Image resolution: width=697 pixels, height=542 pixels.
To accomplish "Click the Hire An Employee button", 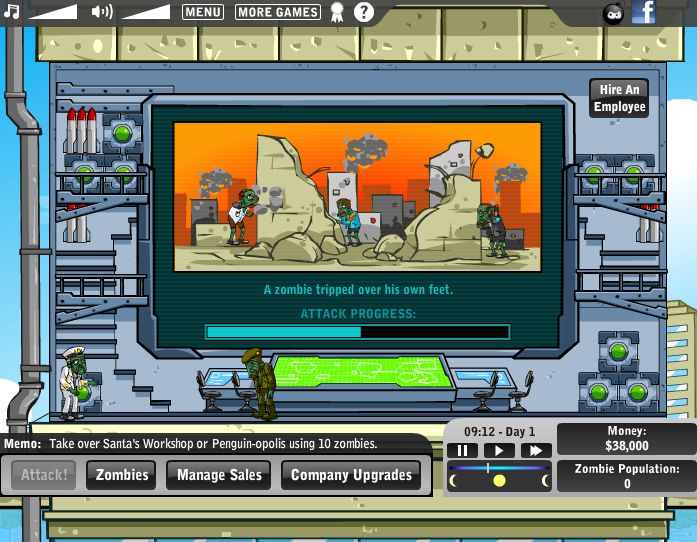I will click(x=619, y=99).
